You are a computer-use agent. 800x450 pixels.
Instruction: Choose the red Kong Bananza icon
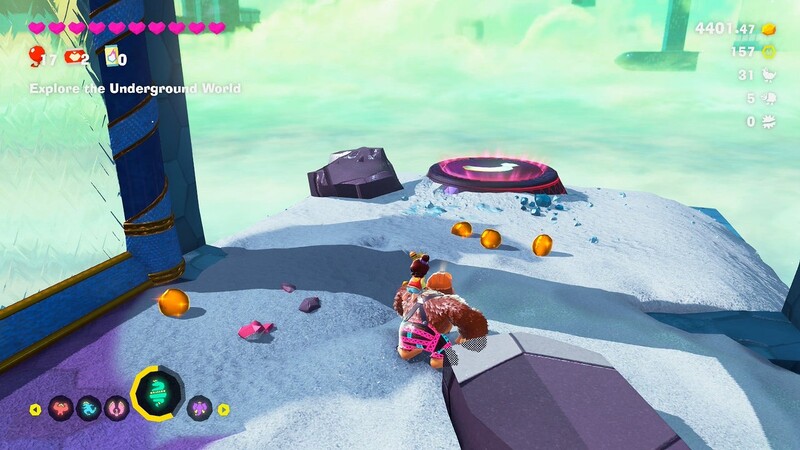click(59, 408)
